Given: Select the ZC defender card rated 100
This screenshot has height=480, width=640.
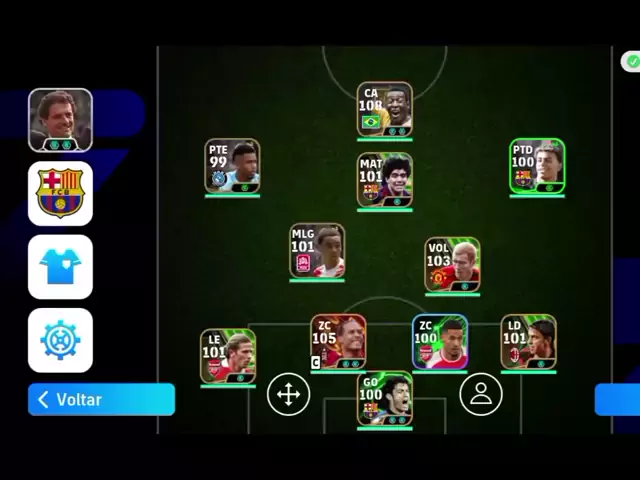Looking at the screenshot, I should click(440, 342).
